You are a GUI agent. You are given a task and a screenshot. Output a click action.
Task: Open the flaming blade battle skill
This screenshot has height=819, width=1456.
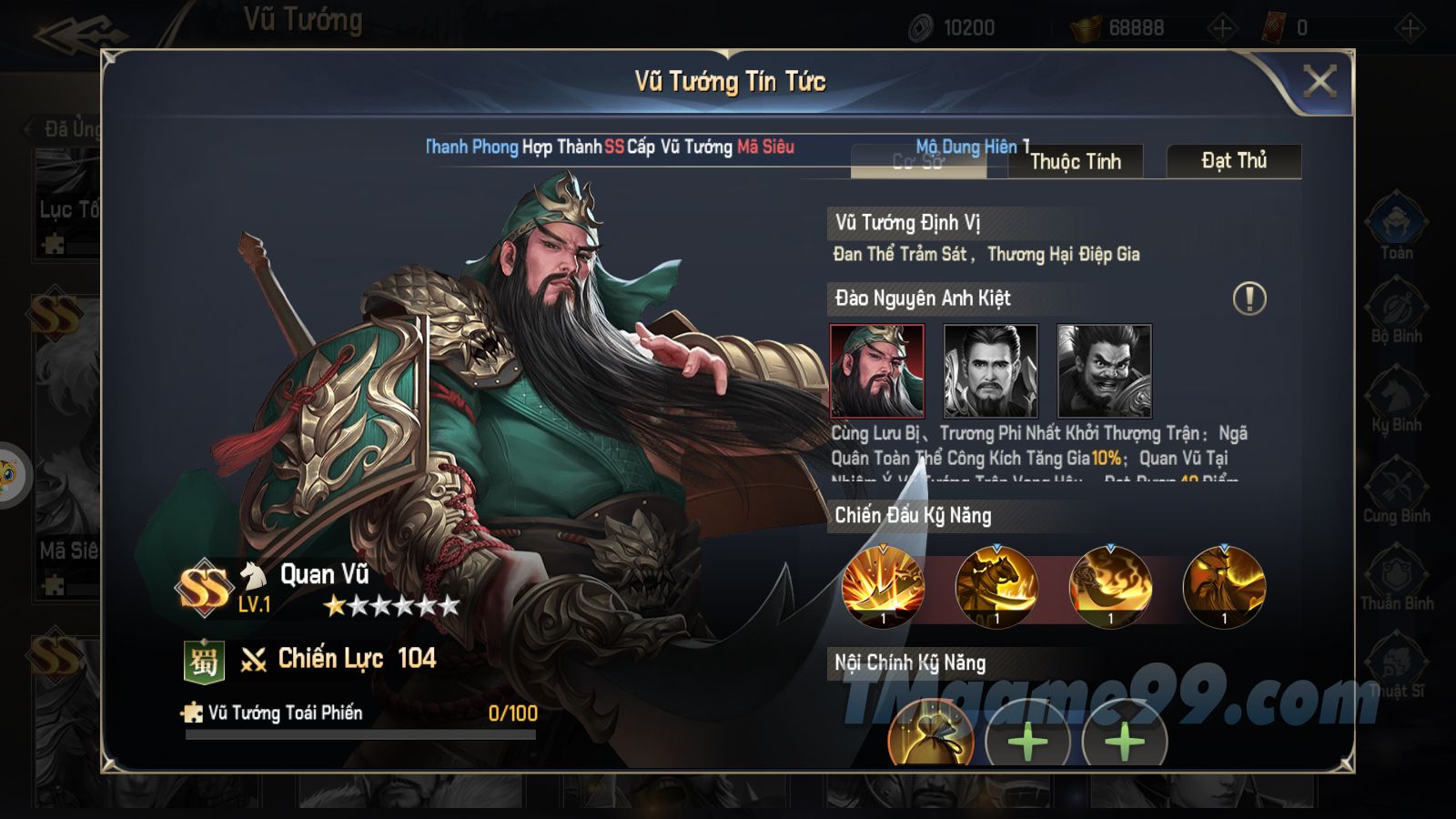tap(1110, 587)
